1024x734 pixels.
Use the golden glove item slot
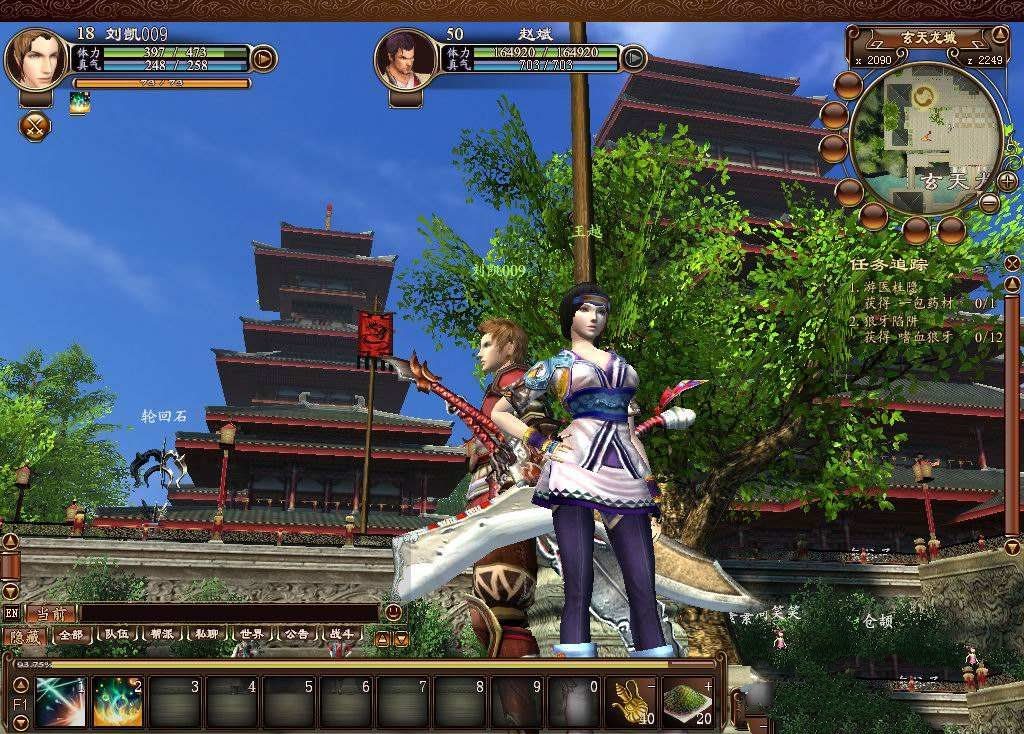[630, 701]
